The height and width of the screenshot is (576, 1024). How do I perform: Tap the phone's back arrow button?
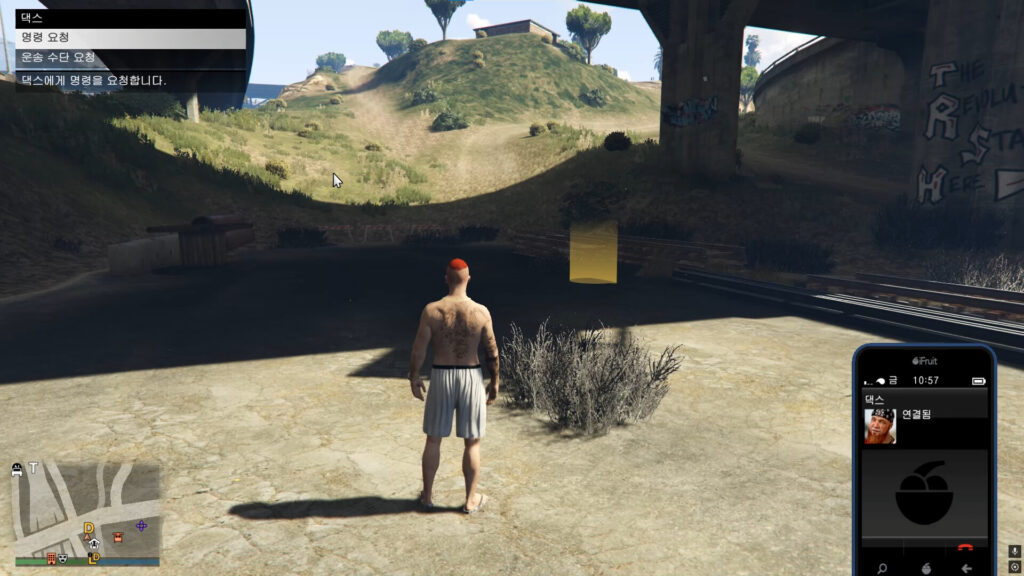pos(966,568)
